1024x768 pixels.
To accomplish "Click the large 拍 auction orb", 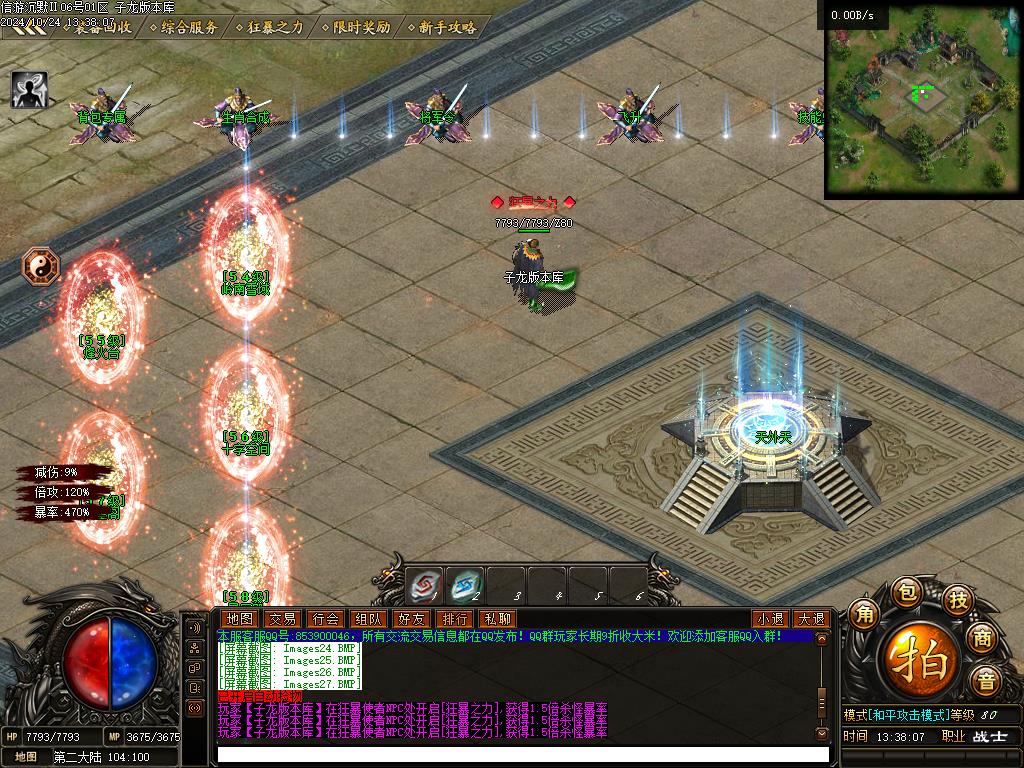I will tap(920, 659).
